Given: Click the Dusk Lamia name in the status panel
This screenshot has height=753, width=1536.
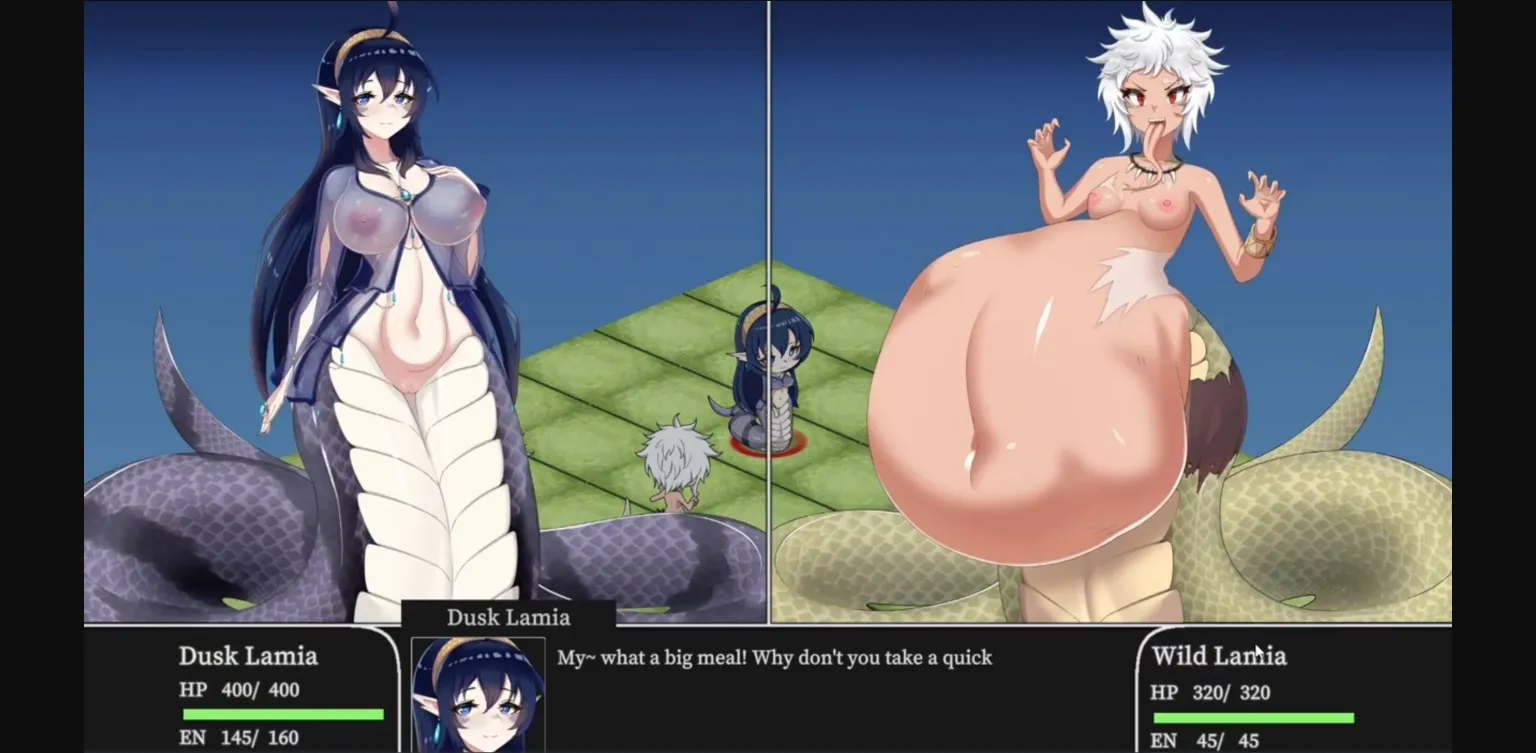Looking at the screenshot, I should pyautogui.click(x=248, y=657).
